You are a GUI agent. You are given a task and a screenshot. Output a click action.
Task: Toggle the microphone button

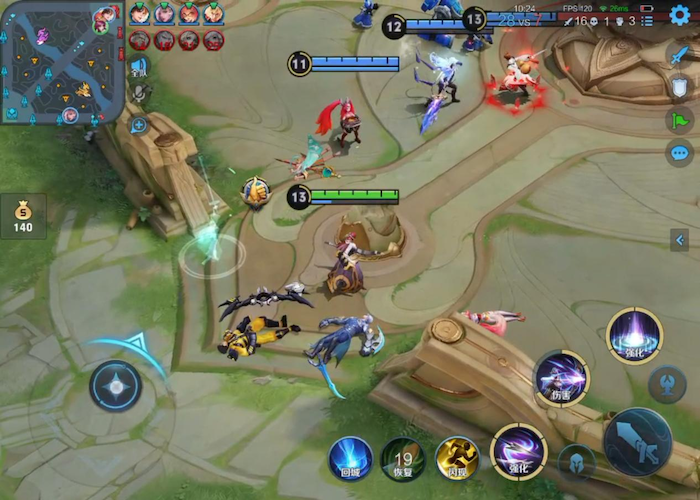coord(139,93)
